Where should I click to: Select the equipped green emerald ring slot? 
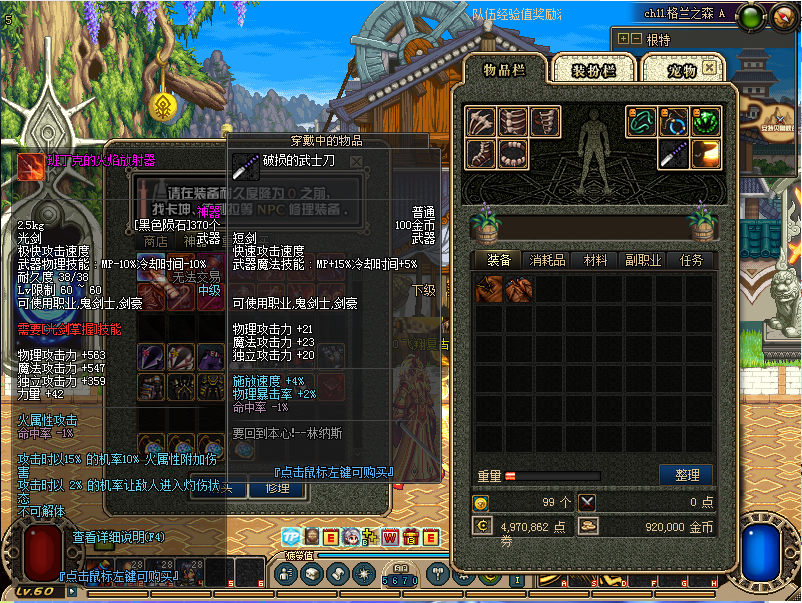pos(705,122)
